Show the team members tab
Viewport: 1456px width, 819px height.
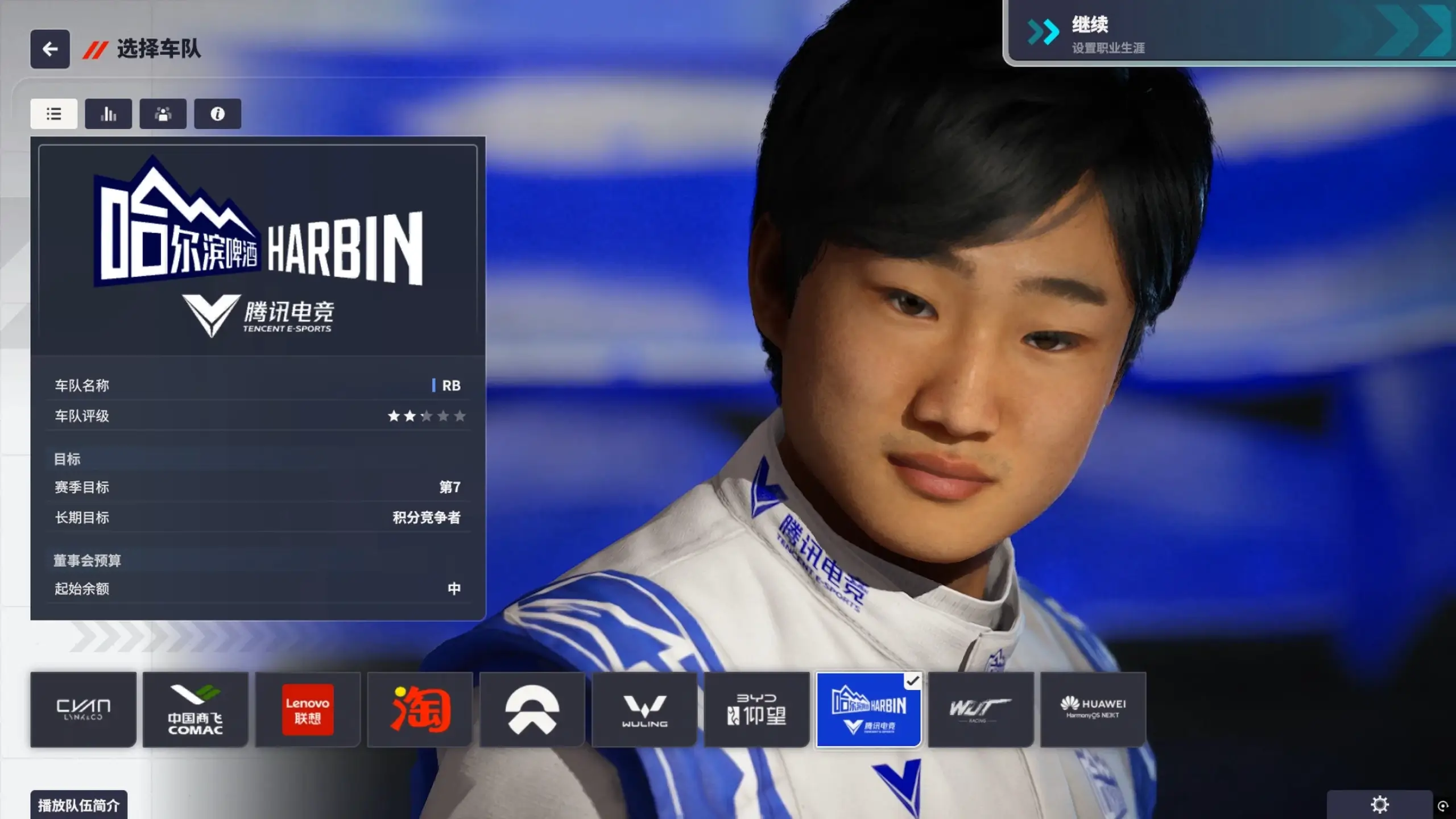(163, 114)
